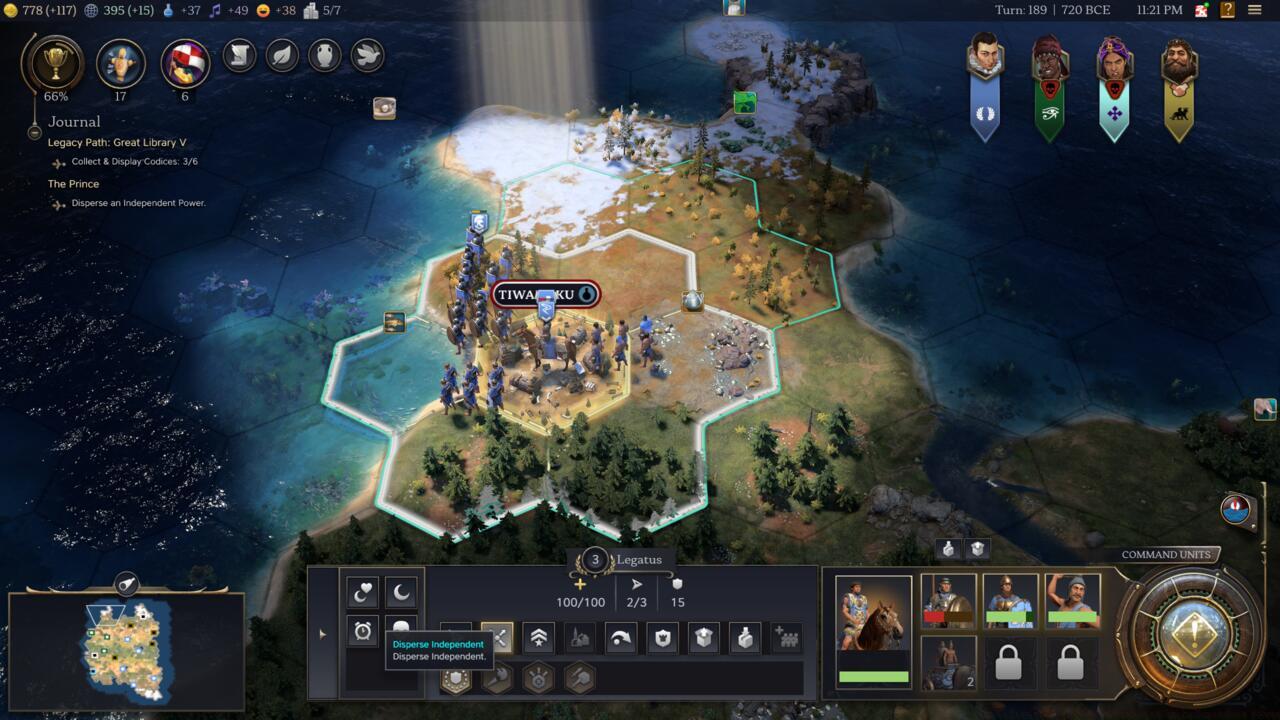1280x720 pixels.
Task: Open the civics icon showing 6
Action: pyautogui.click(x=185, y=63)
